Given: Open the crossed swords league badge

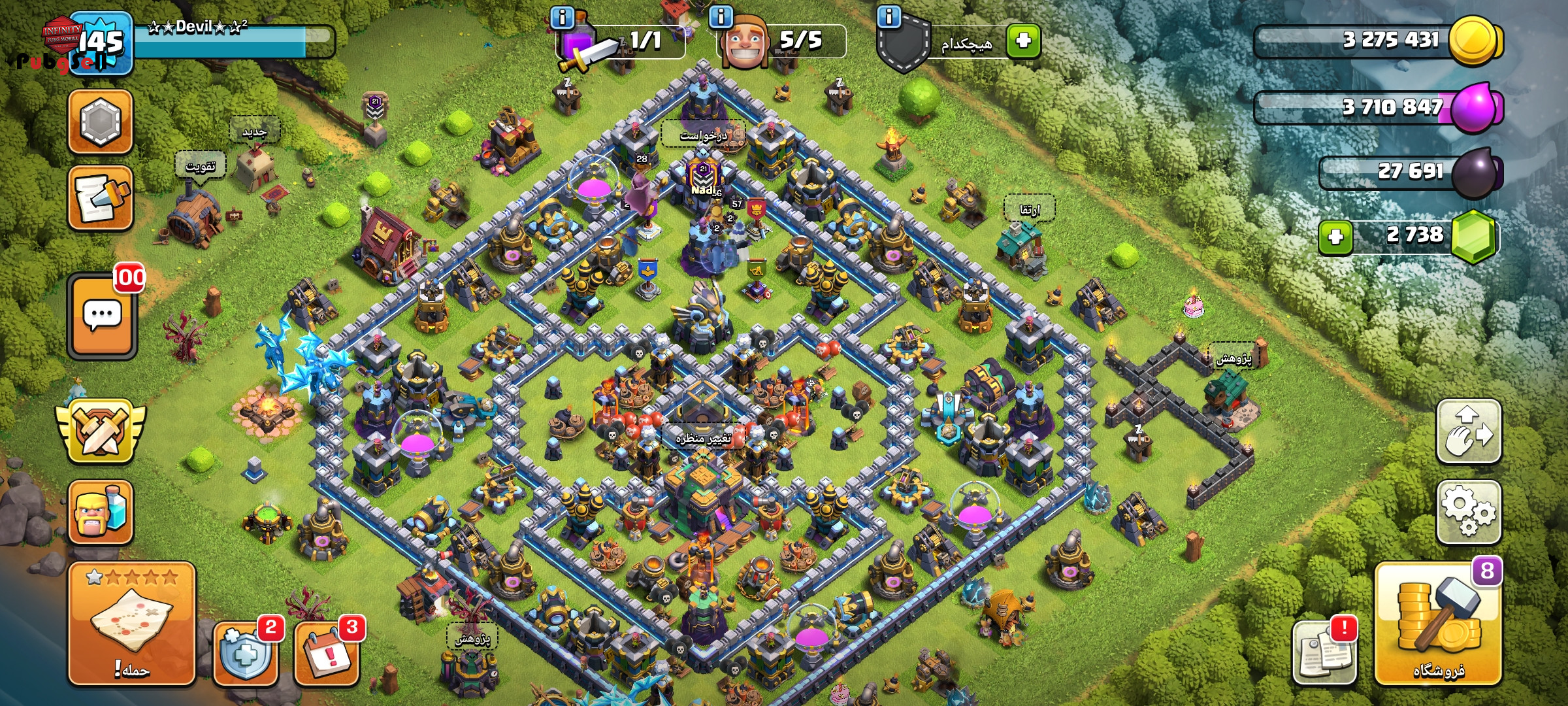Looking at the screenshot, I should (x=101, y=431).
